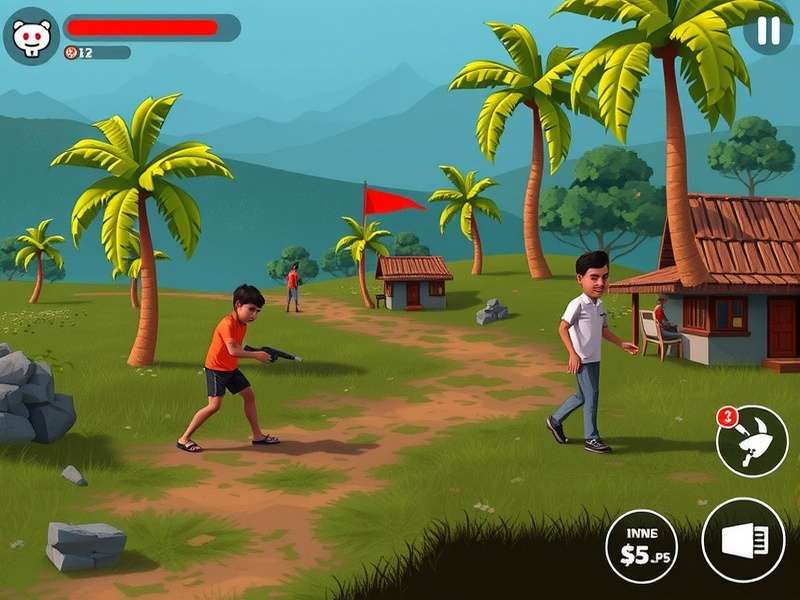
Task: Open the bear avatar profile icon
Action: (31, 37)
